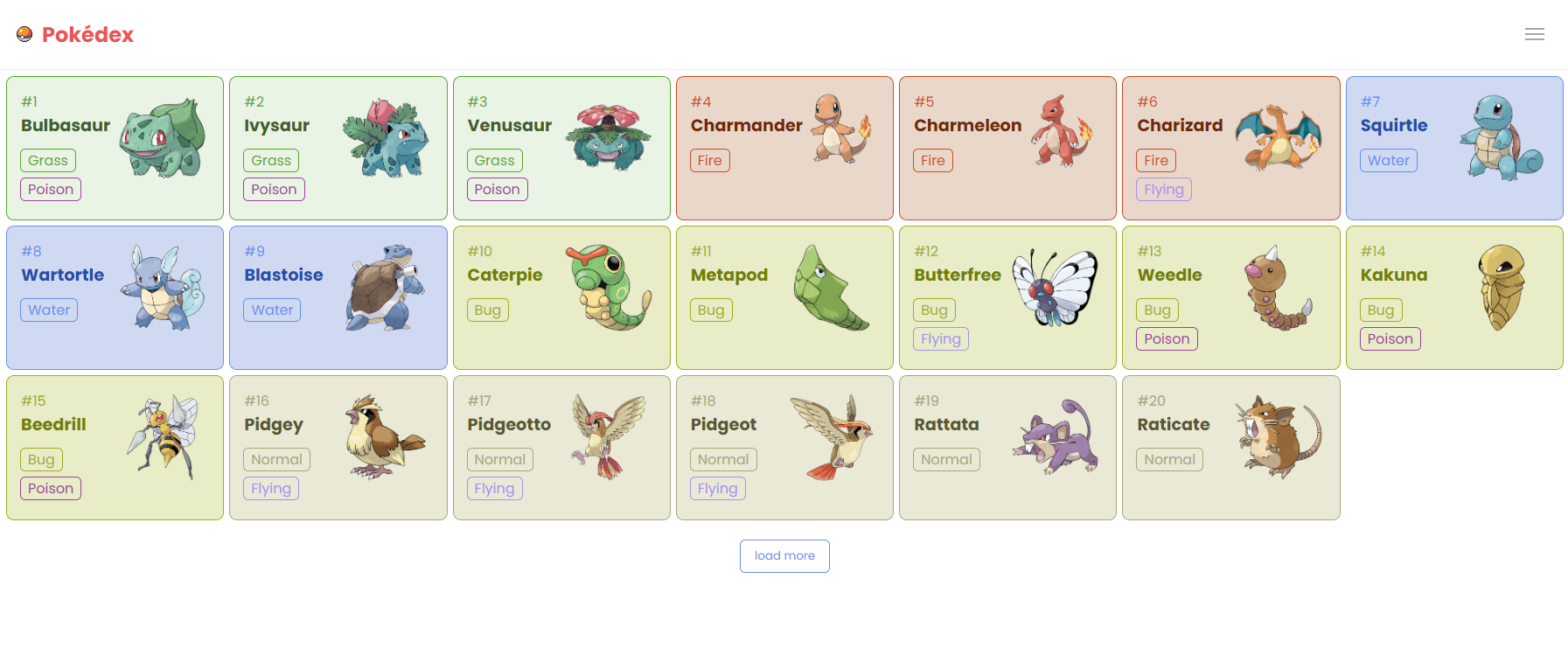1568x648 pixels.
Task: Open the Caterpie card
Action: pos(561,297)
